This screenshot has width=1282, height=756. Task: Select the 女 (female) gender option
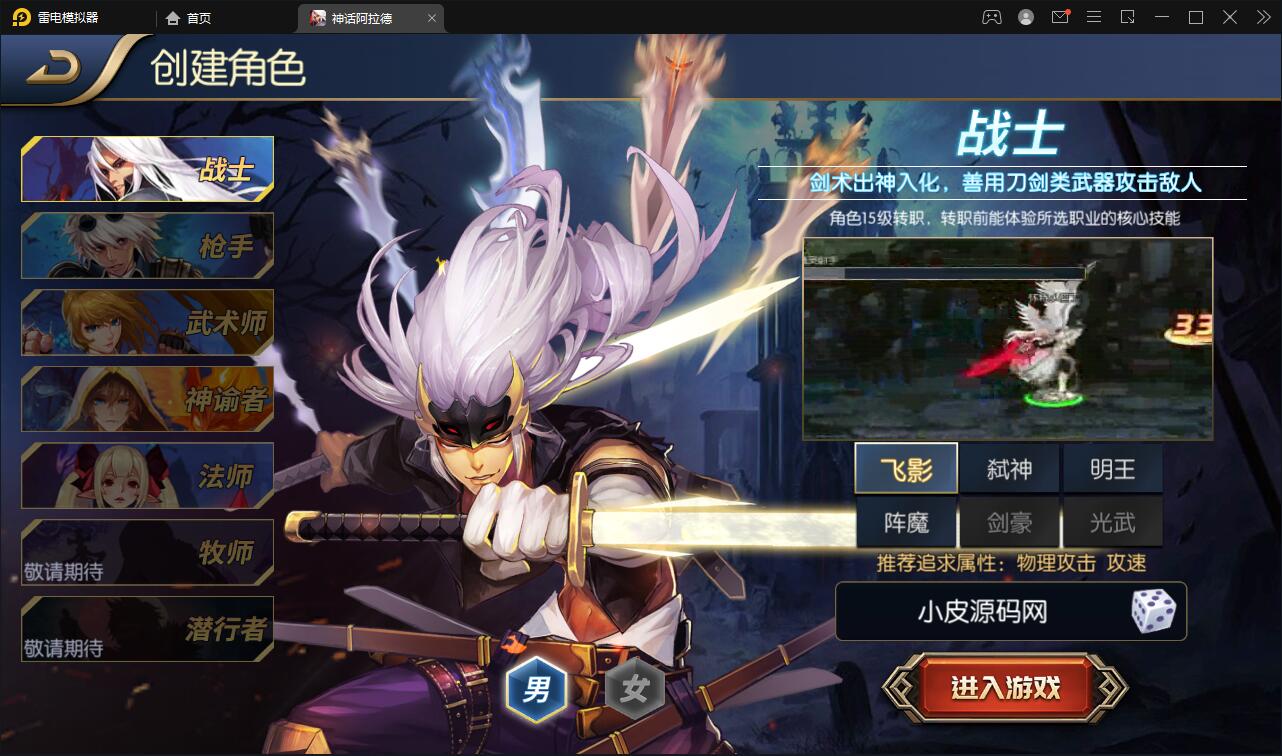click(x=637, y=688)
